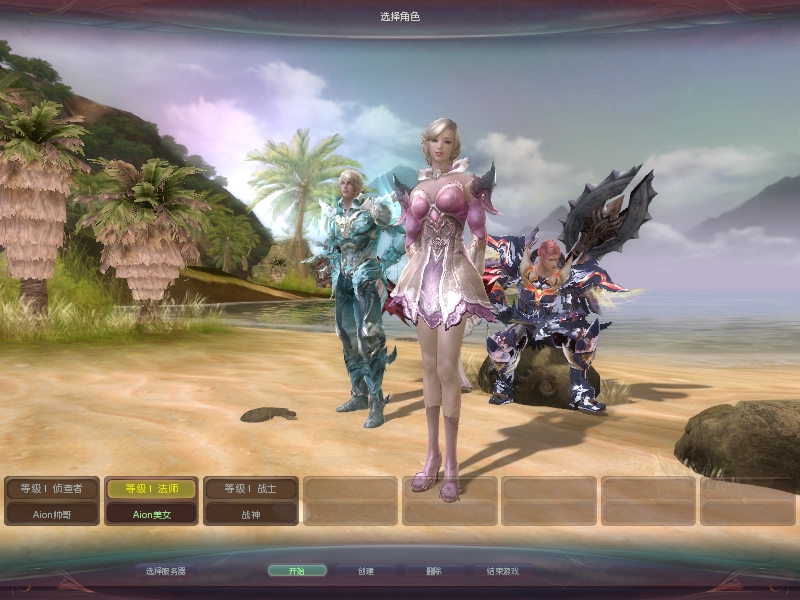Select the 侦查者 character slot Aion帅哥

(x=52, y=501)
